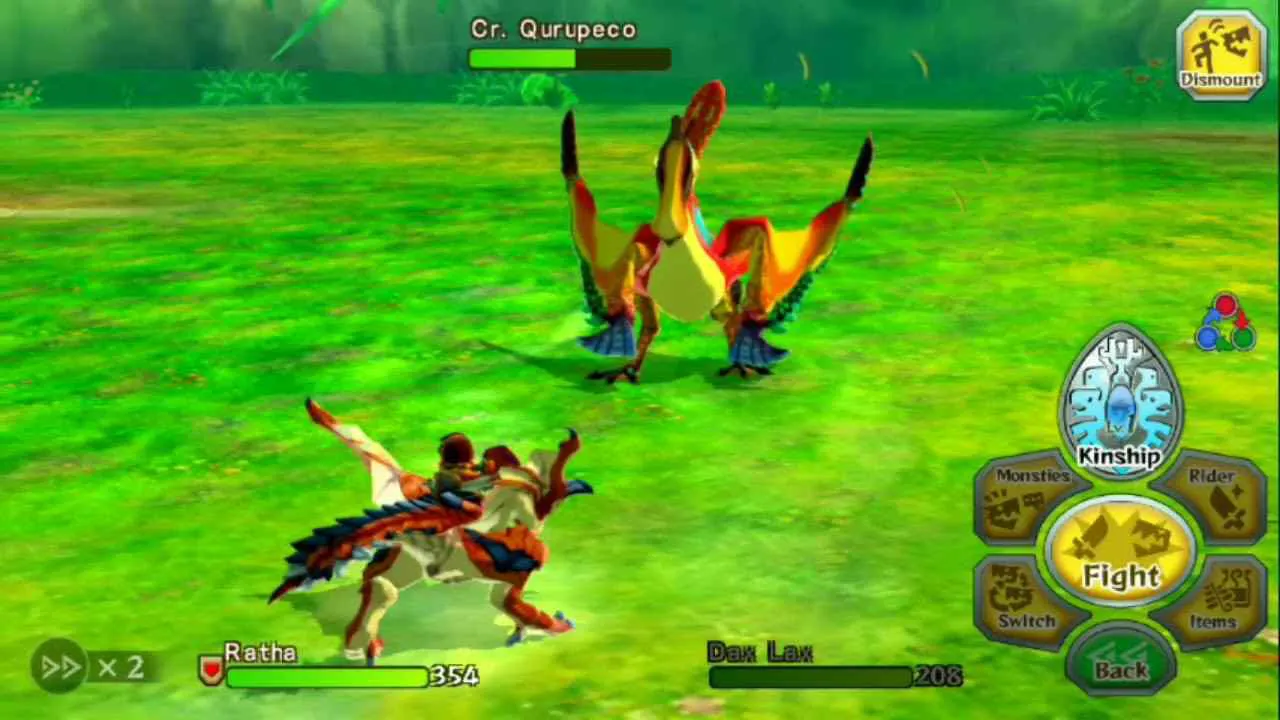Tap Ratha's red shield status emblem
Screen dimensions: 1280x720
click(x=209, y=671)
